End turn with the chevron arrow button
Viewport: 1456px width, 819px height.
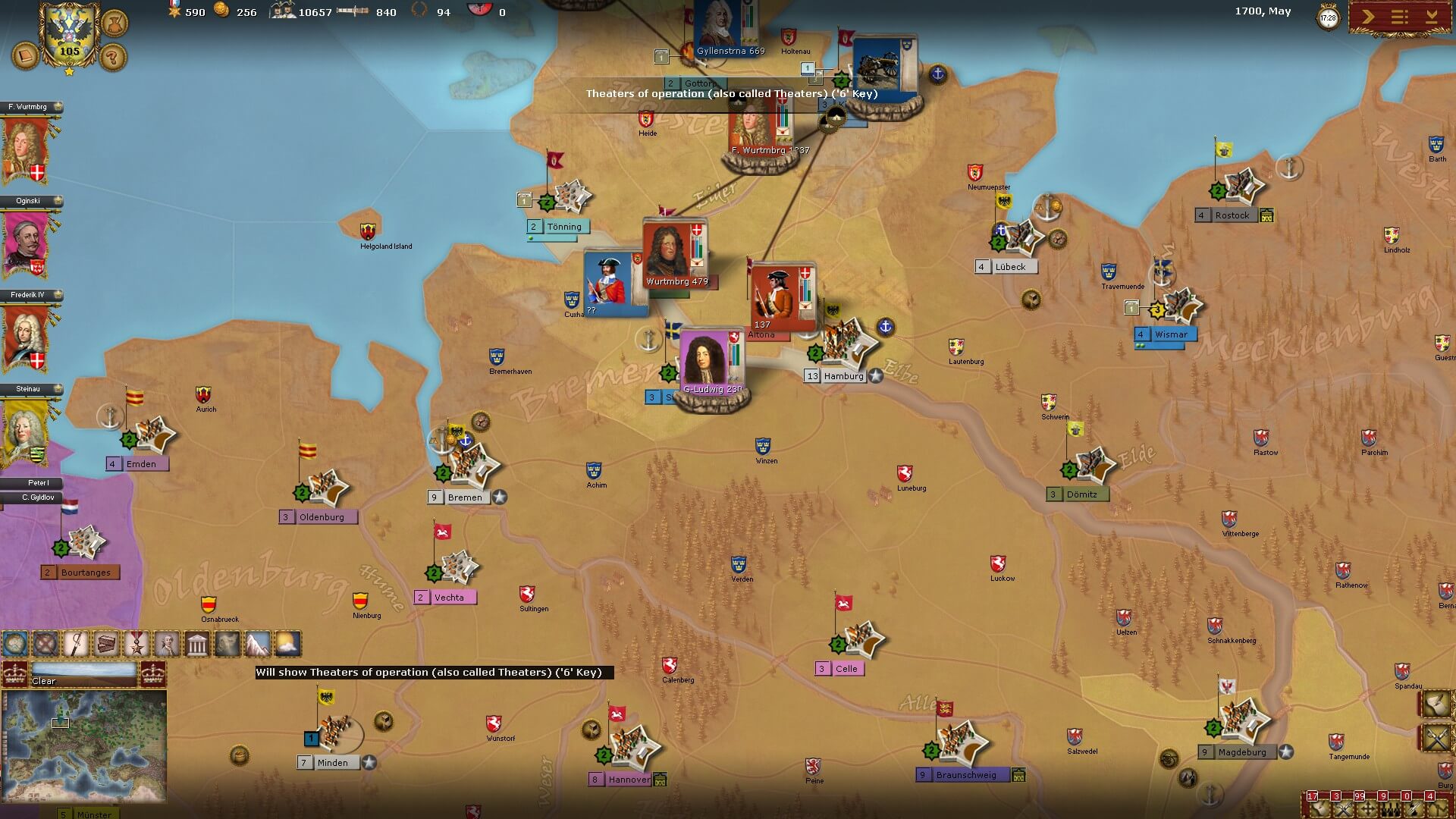tap(1368, 17)
